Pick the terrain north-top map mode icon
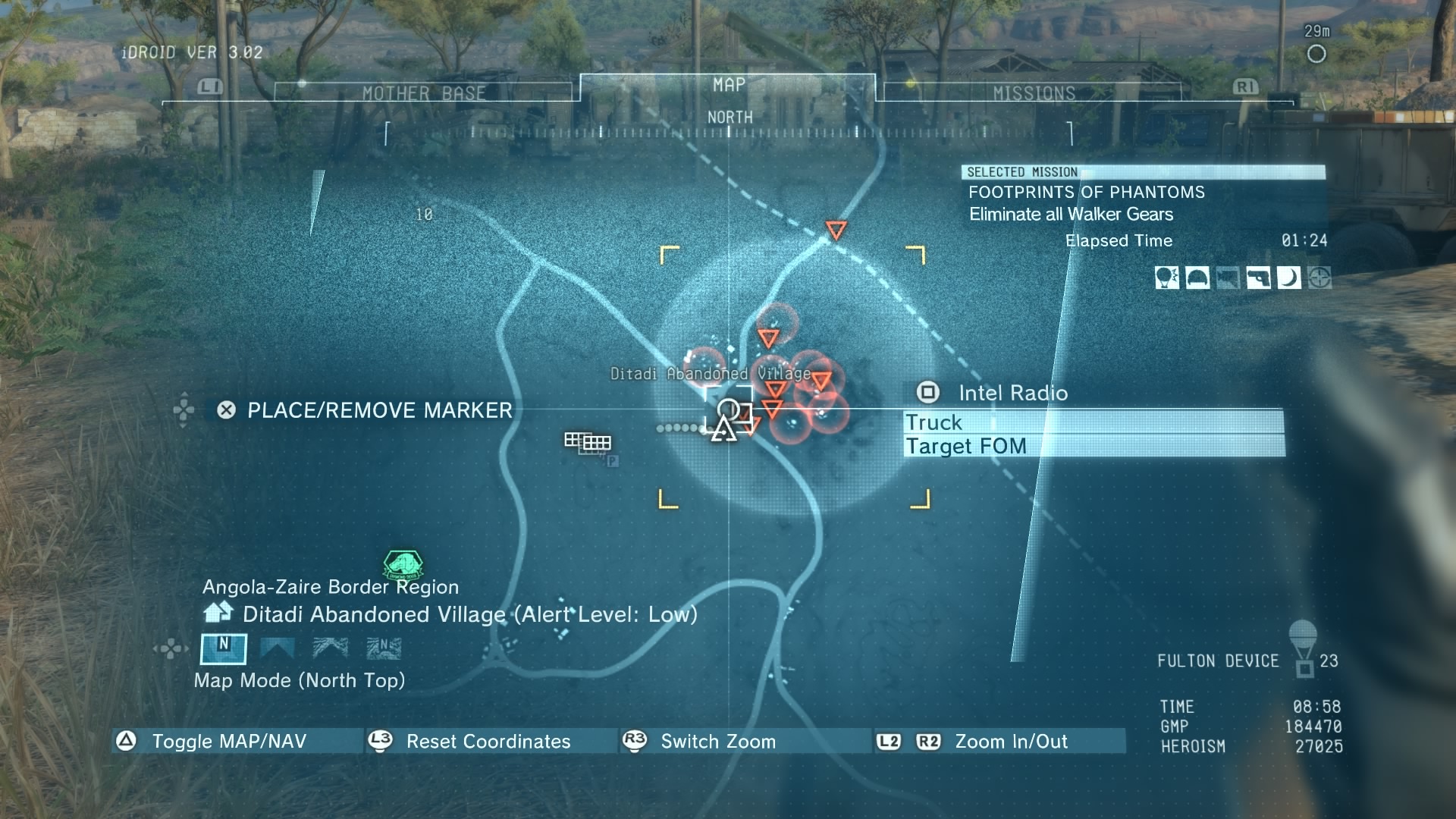This screenshot has height=819, width=1456. click(384, 648)
